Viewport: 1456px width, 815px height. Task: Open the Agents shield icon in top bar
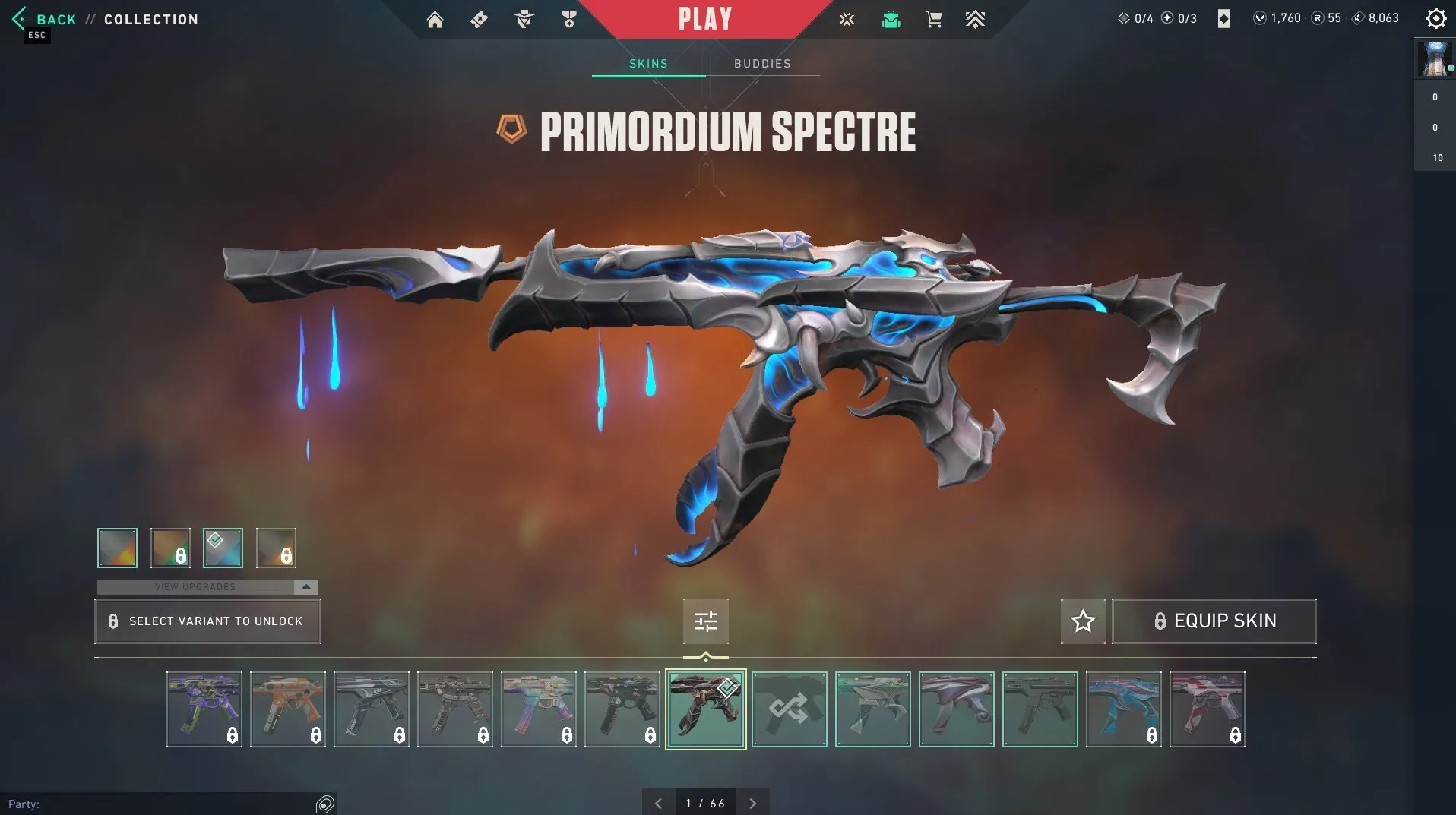[x=524, y=19]
